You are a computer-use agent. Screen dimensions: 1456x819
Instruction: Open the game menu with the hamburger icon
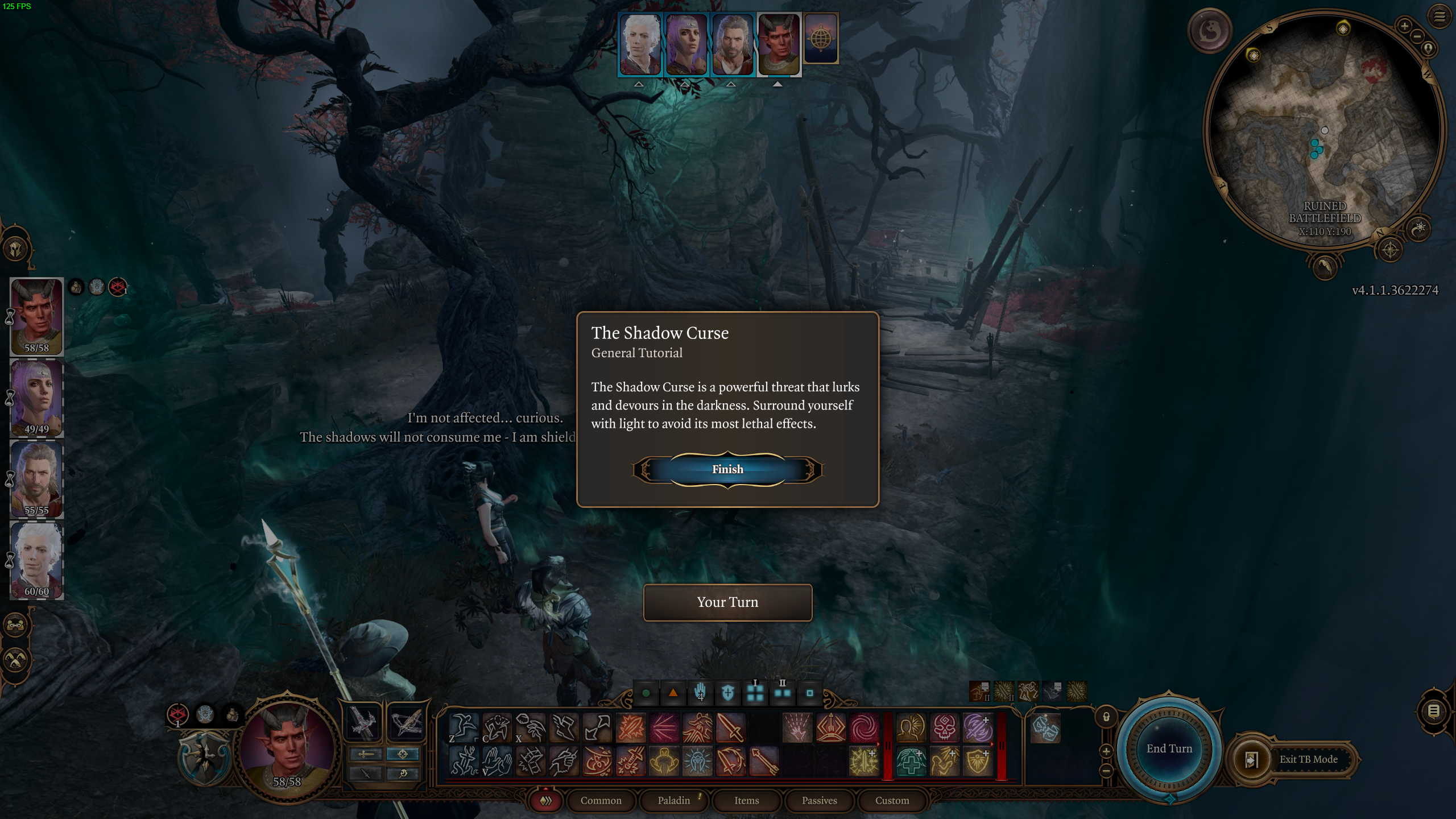tap(1440, 18)
